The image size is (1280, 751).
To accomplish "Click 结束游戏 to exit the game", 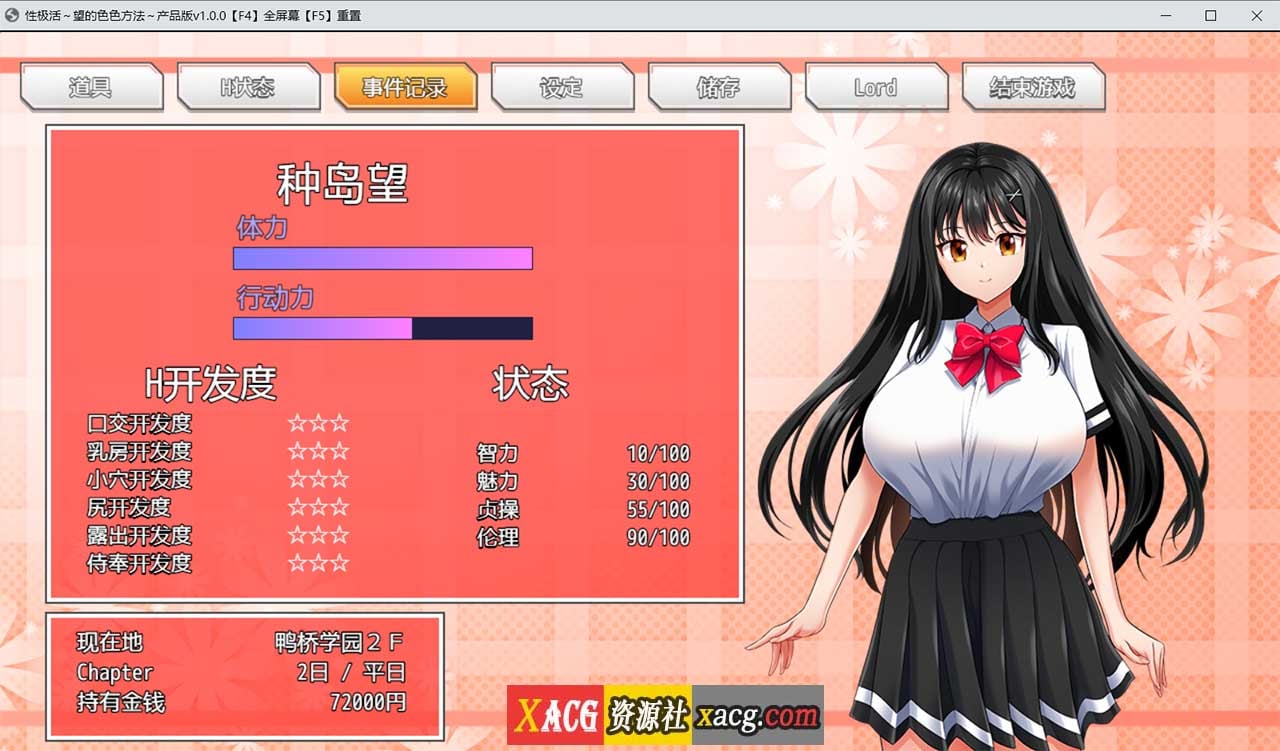I will coord(1033,88).
